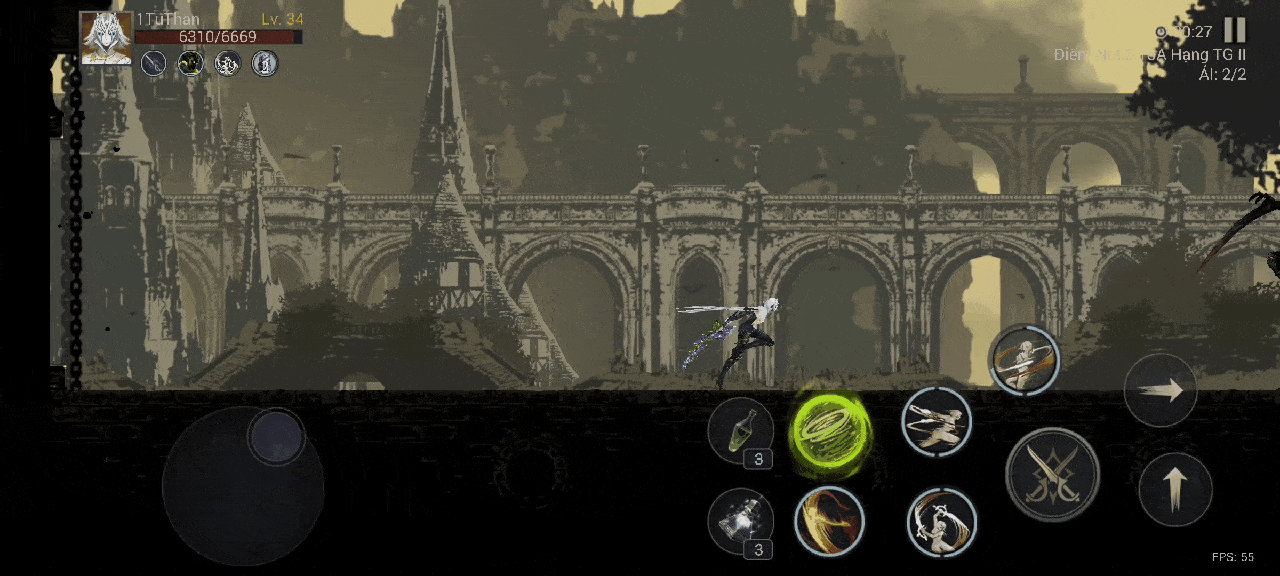Select the white swirling figure buff icon
1280x576 pixels.
228,64
